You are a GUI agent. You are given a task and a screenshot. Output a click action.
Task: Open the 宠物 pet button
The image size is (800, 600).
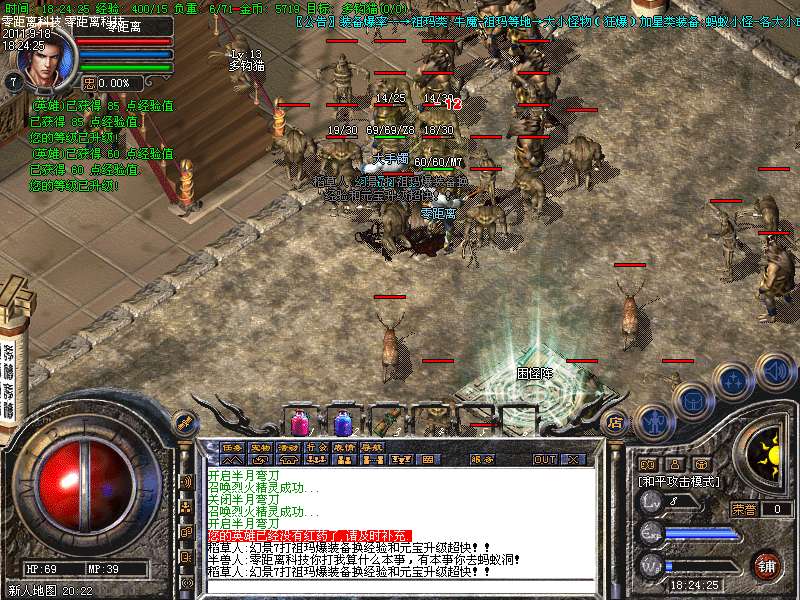tap(260, 447)
